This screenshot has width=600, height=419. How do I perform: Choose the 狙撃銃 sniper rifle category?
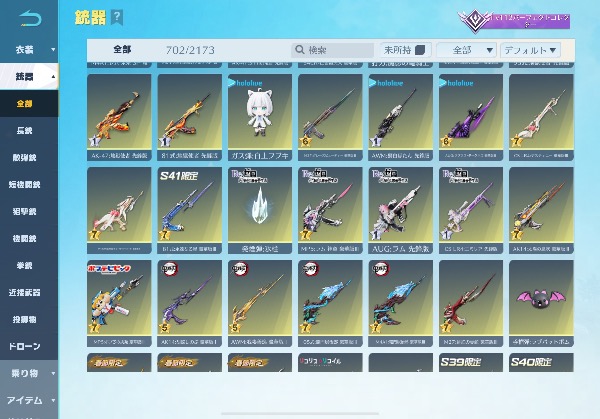(x=25, y=212)
